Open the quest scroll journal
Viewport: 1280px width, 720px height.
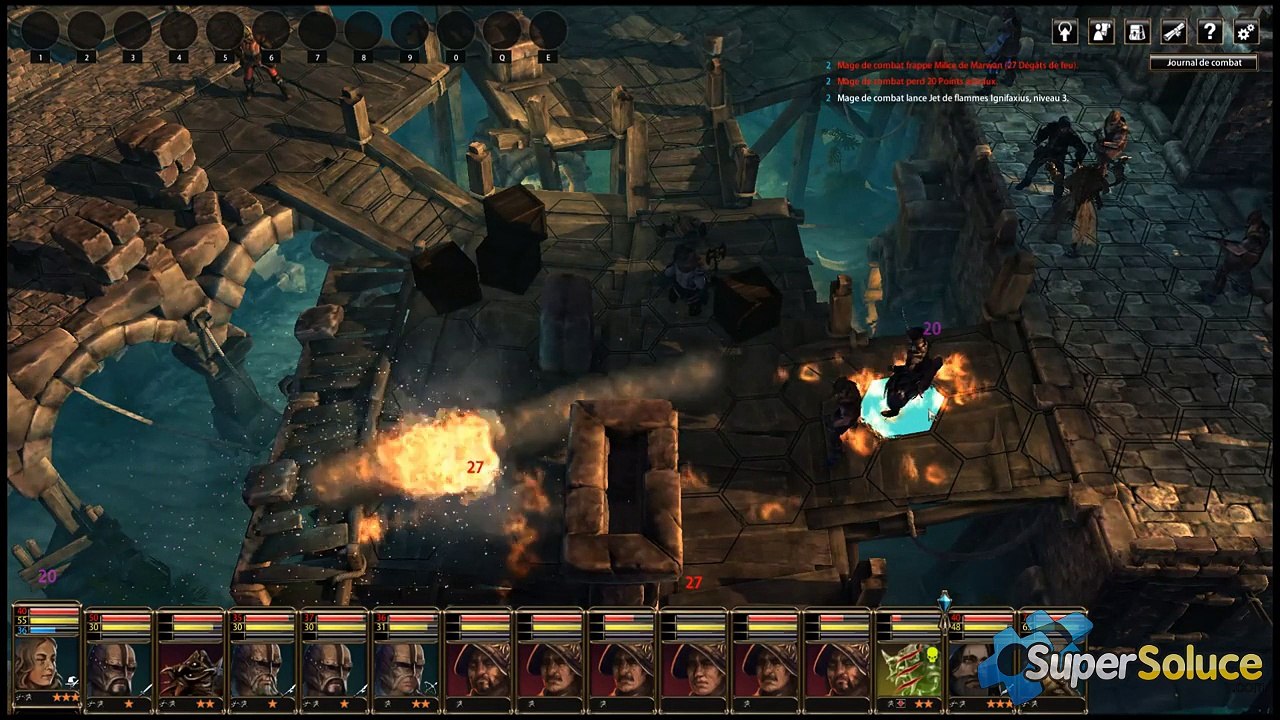1173,32
